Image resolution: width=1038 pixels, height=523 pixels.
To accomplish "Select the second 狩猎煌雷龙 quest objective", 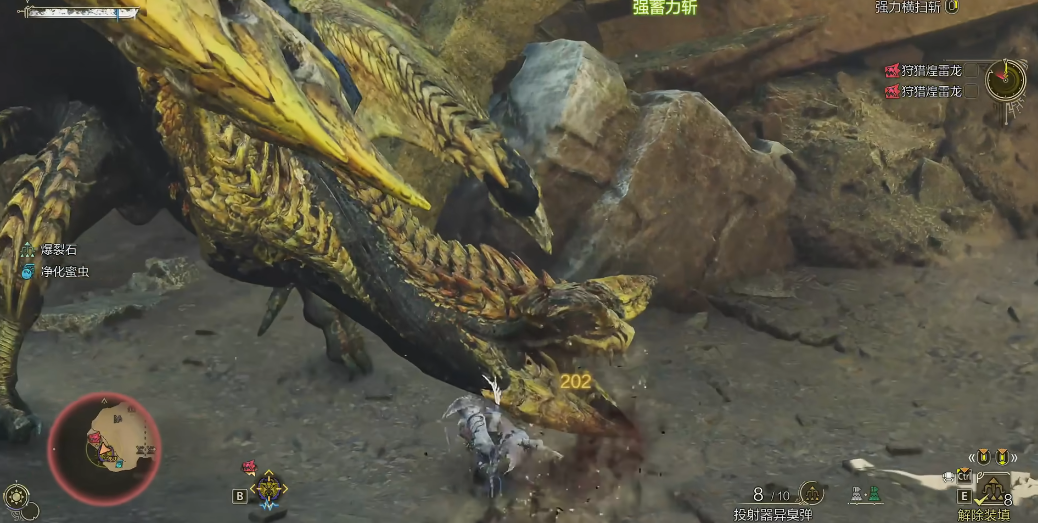I will tap(923, 91).
